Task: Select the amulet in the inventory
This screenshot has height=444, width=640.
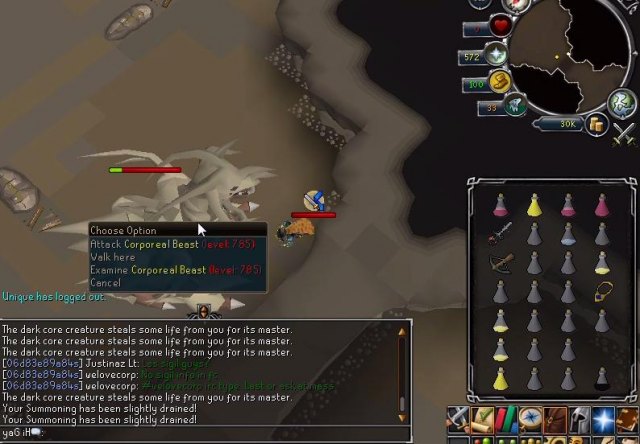Action: coord(603,291)
